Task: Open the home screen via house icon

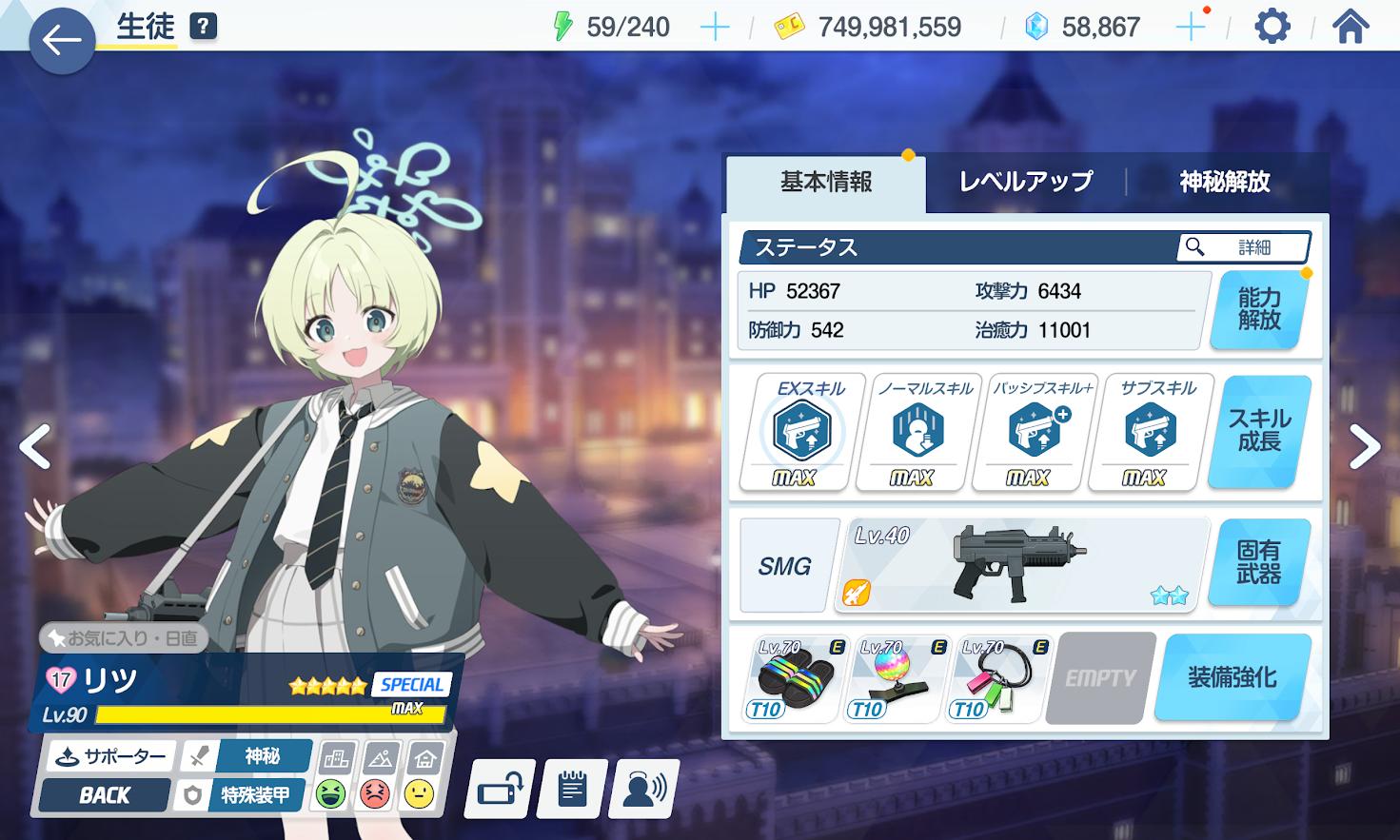Action: tap(1351, 27)
